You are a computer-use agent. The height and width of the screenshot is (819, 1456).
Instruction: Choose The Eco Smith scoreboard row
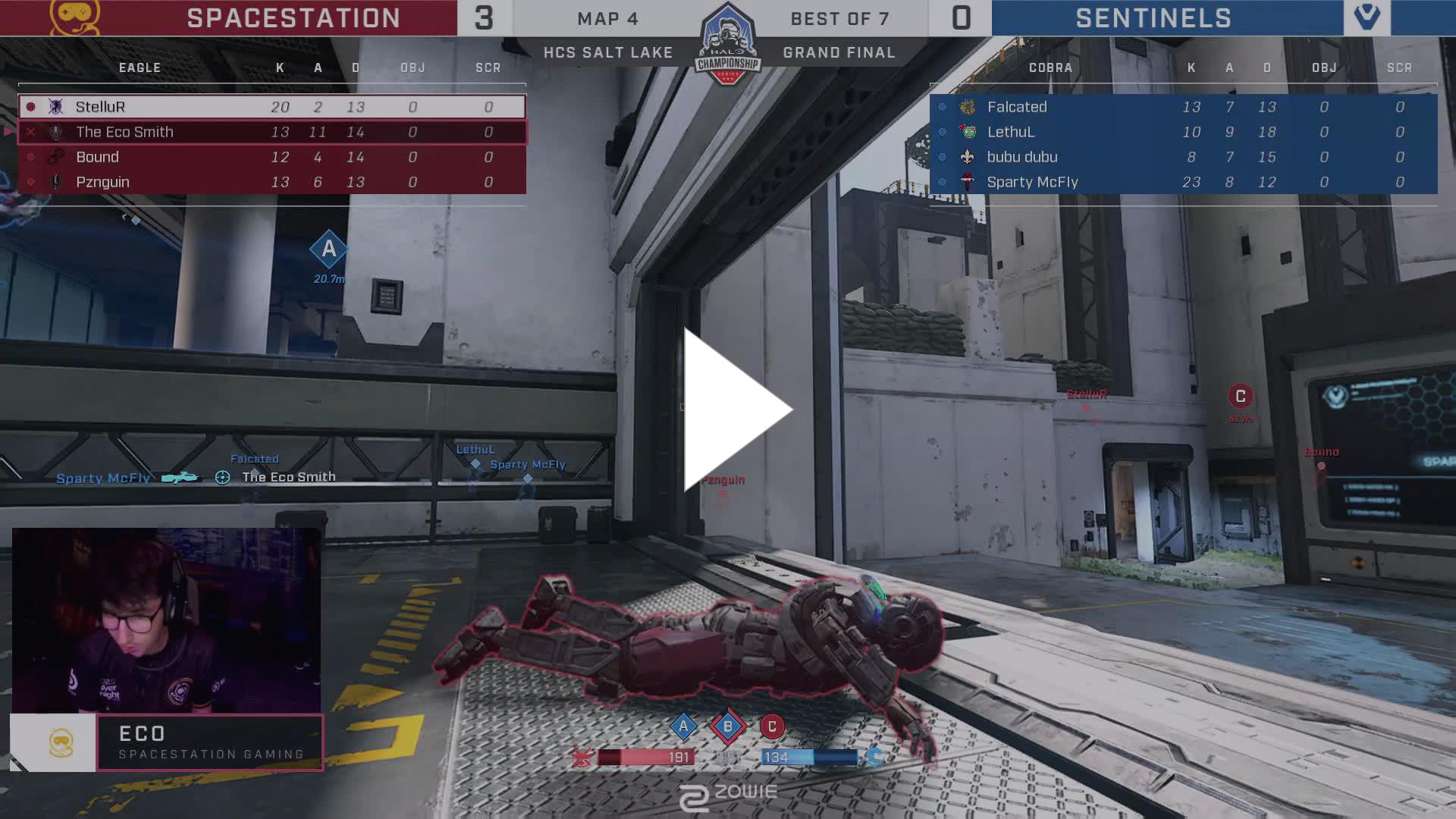(271, 132)
